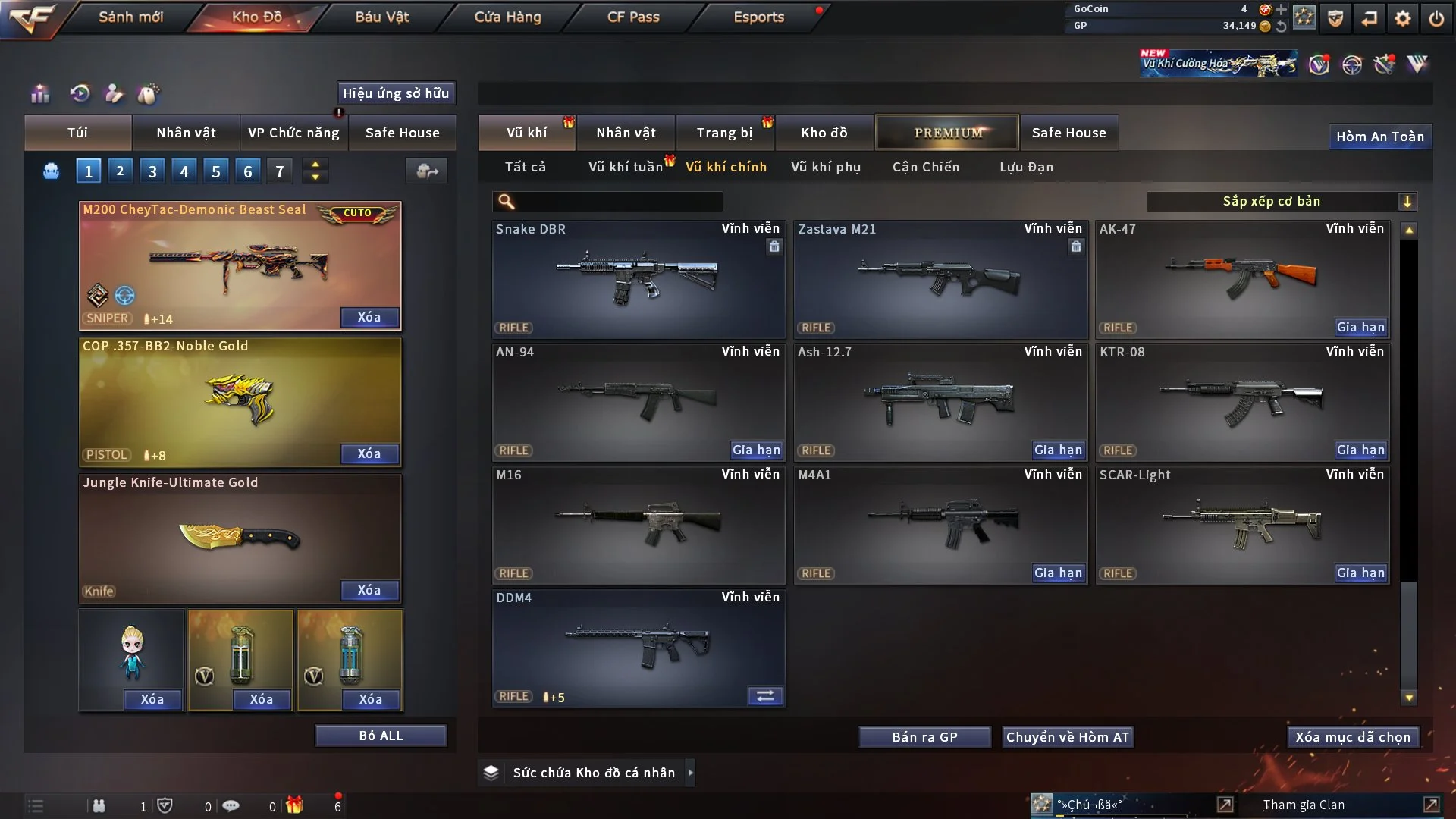Screen dimensions: 1456x819
Task: Choose bag preset number 3
Action: [152, 171]
